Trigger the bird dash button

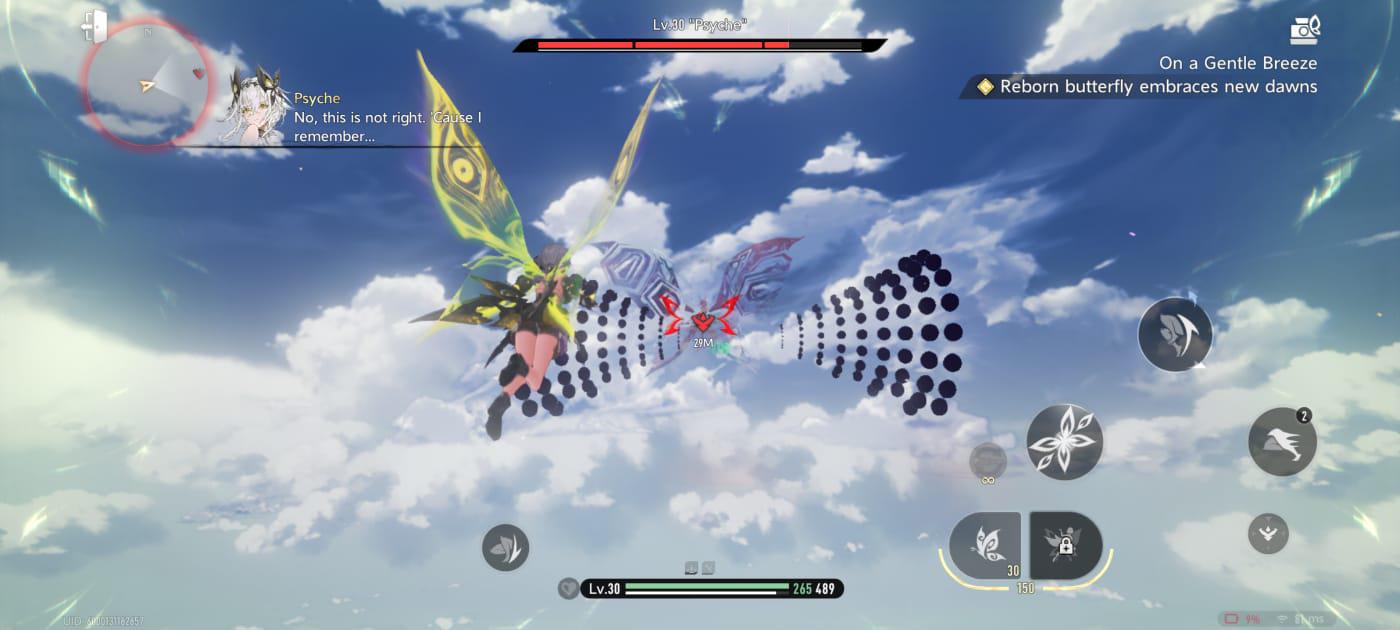pos(1282,442)
